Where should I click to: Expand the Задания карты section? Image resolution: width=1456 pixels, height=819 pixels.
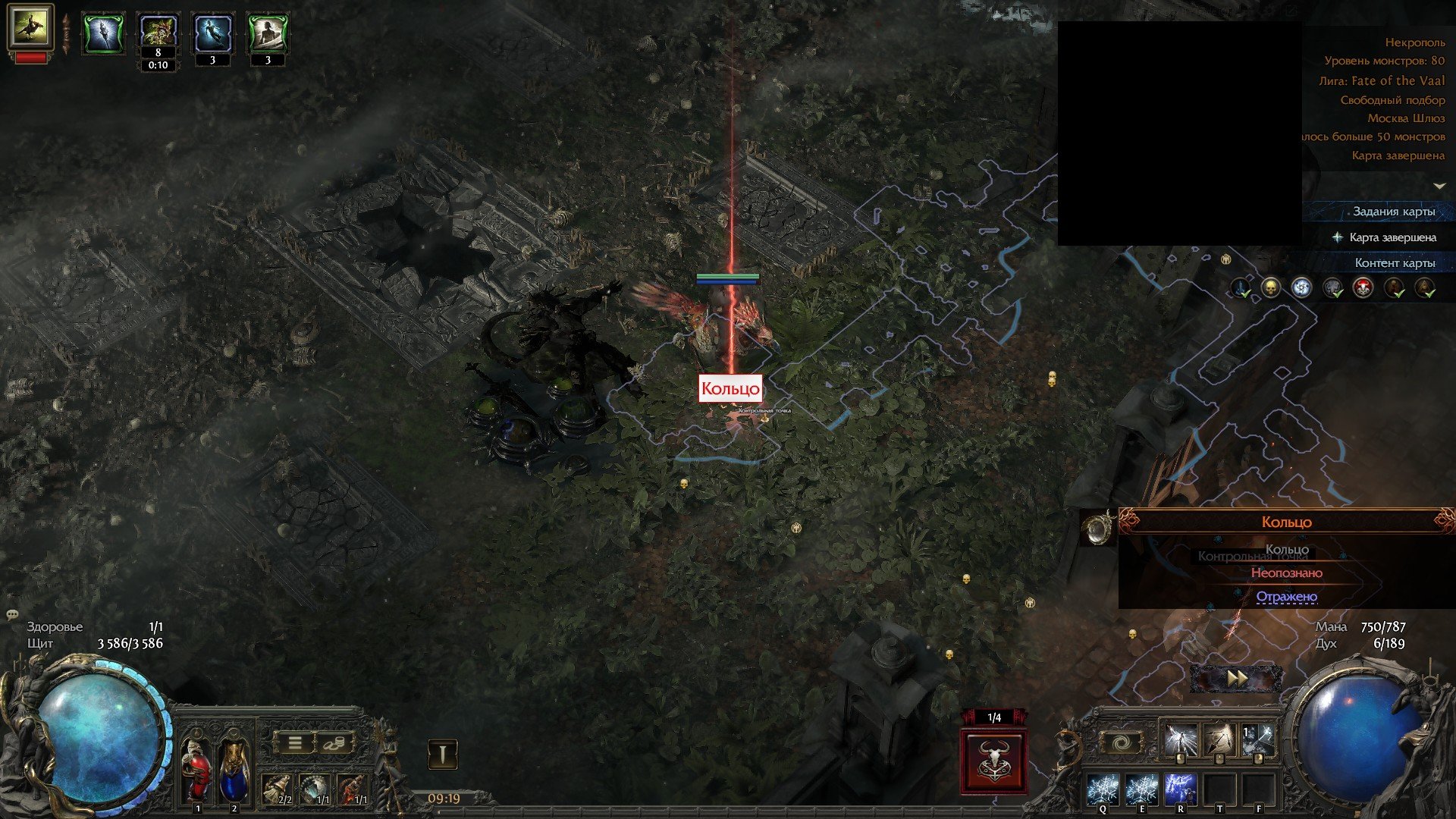click(x=1394, y=210)
